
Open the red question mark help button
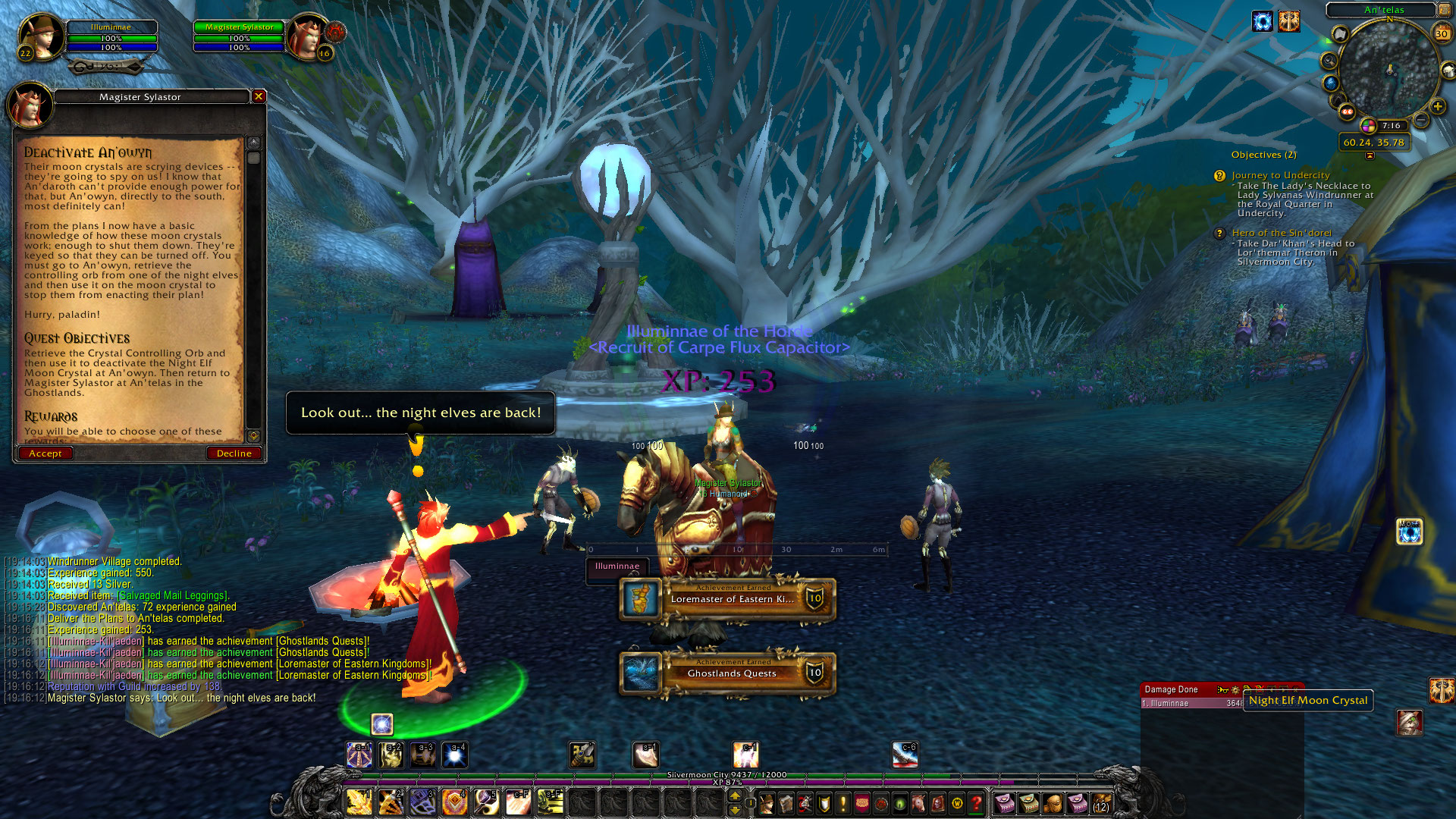pyautogui.click(x=977, y=802)
